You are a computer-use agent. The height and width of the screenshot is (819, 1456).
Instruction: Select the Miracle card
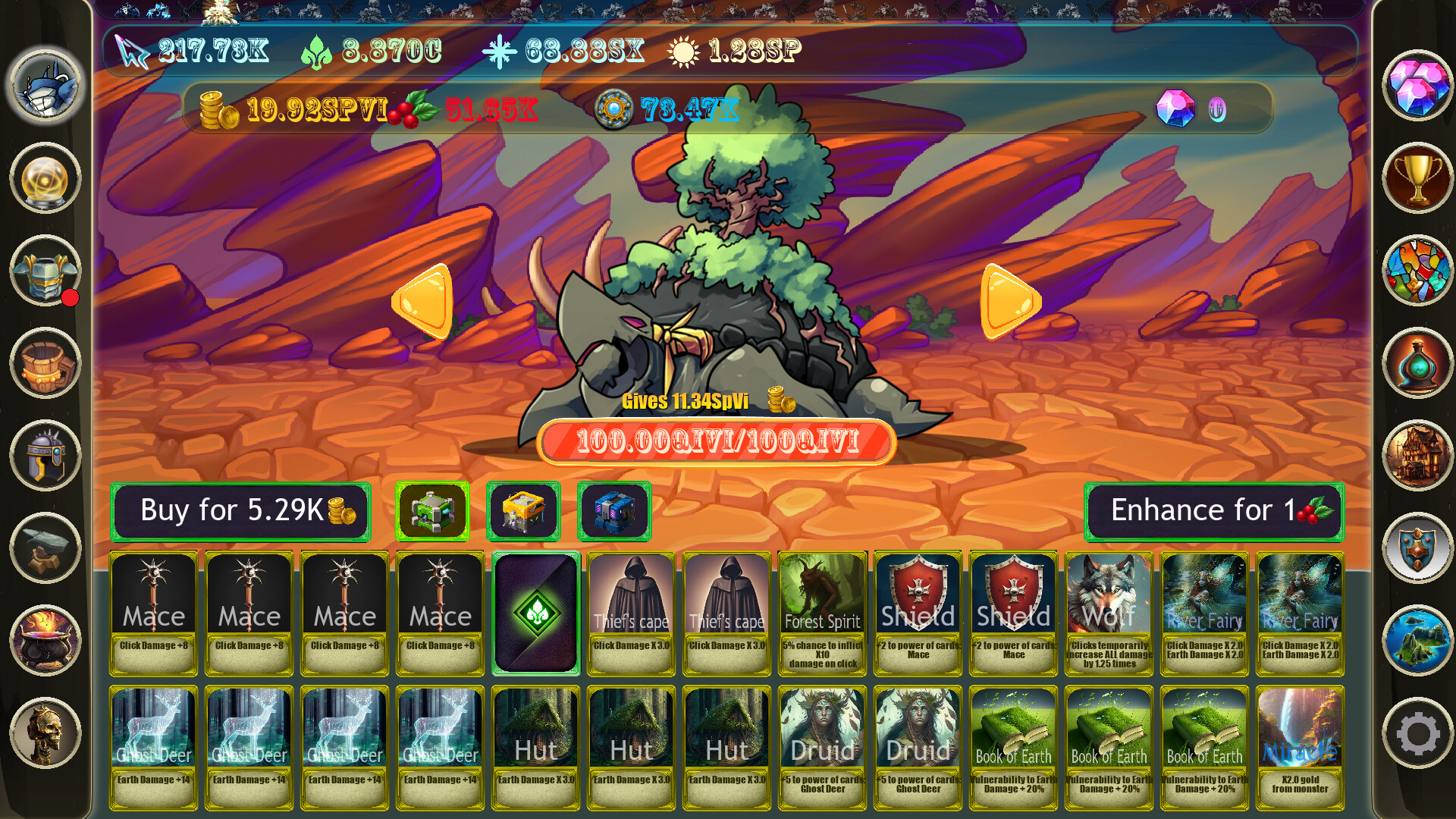coord(1300,747)
